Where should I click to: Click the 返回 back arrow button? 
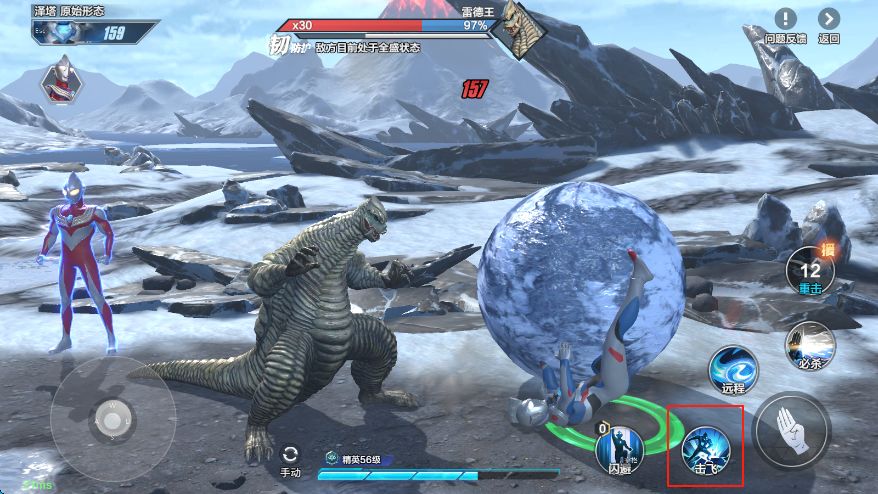pos(829,19)
